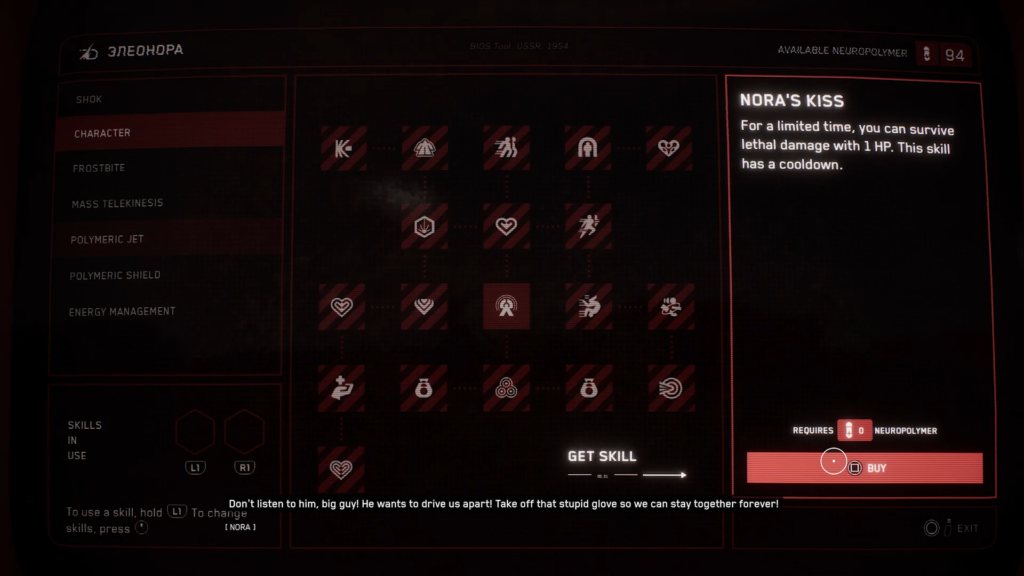Screen dimensions: 1024x576
Task: Choose the Mass Telekinesis category
Action: 117,204
